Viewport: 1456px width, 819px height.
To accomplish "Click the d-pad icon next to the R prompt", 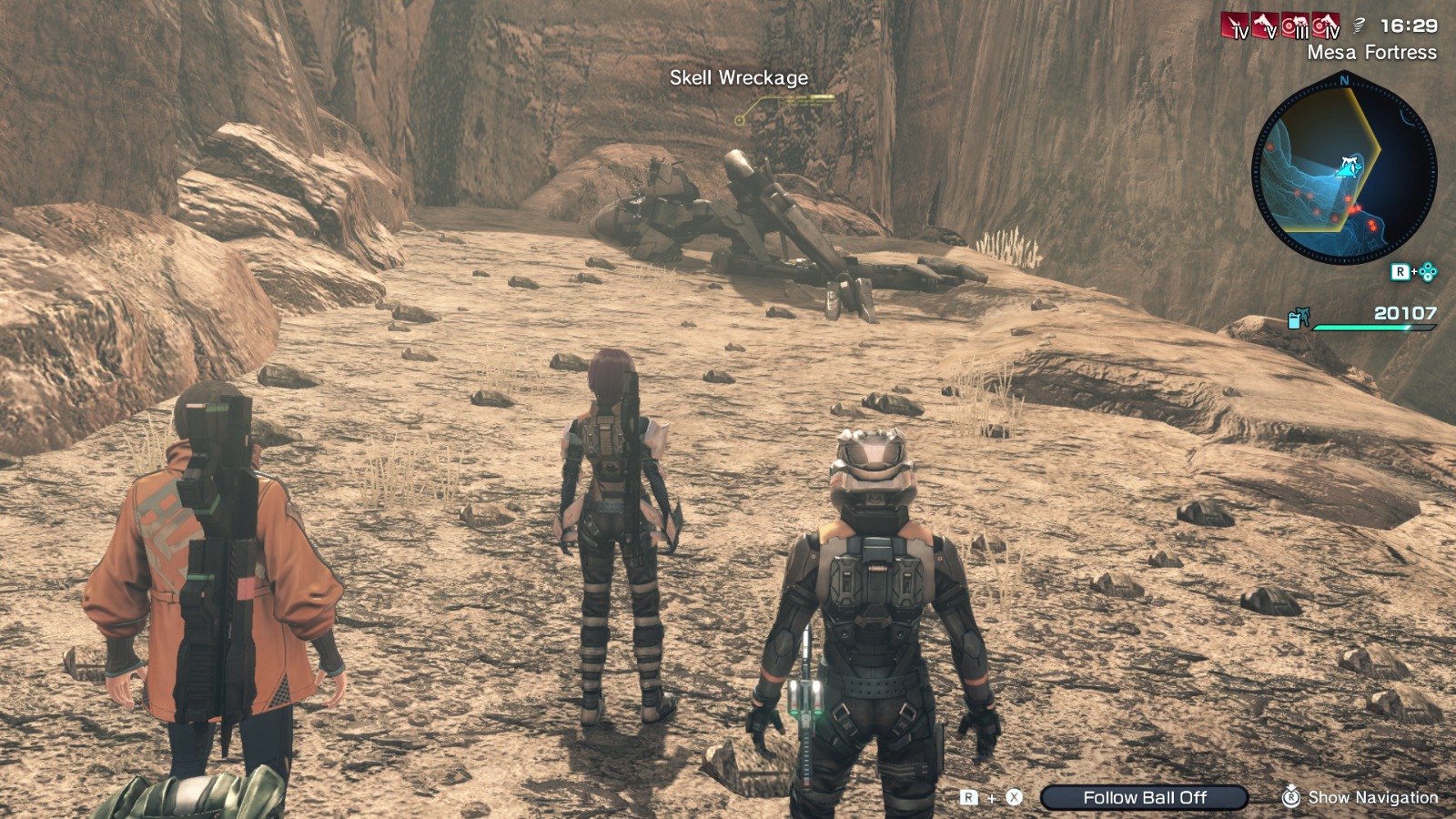I will 1429,271.
